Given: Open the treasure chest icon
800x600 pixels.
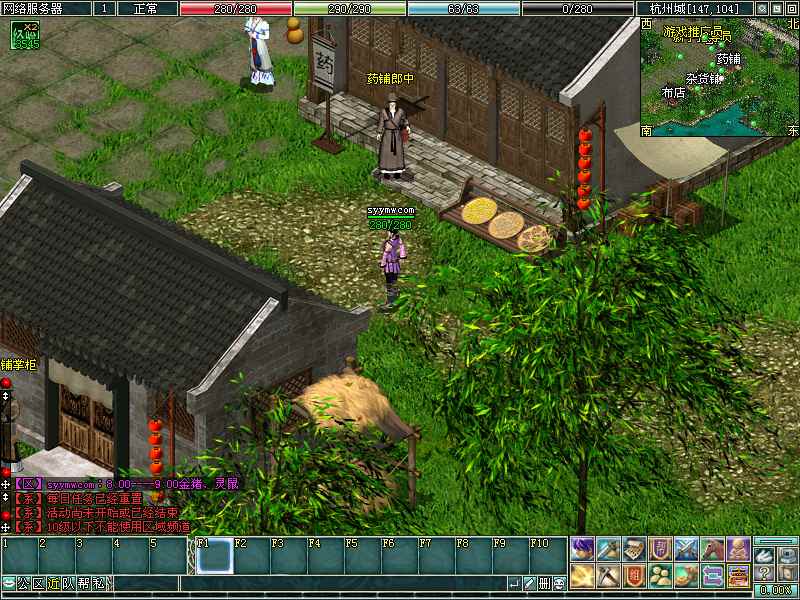Looking at the screenshot, I should (x=738, y=575).
